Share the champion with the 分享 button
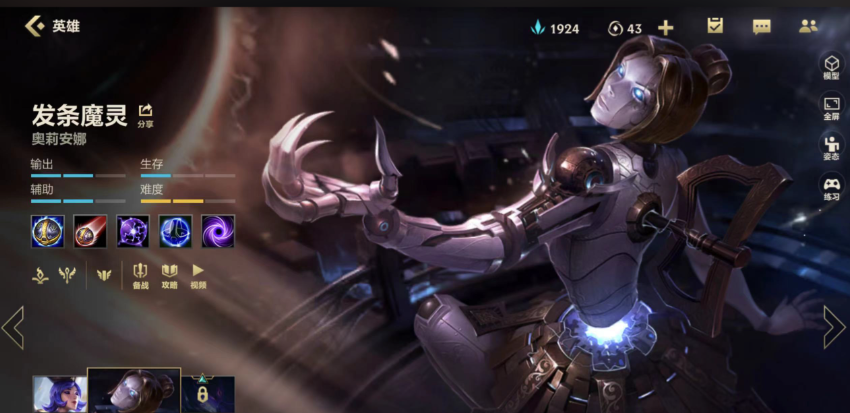This screenshot has width=850, height=413. coord(146,114)
